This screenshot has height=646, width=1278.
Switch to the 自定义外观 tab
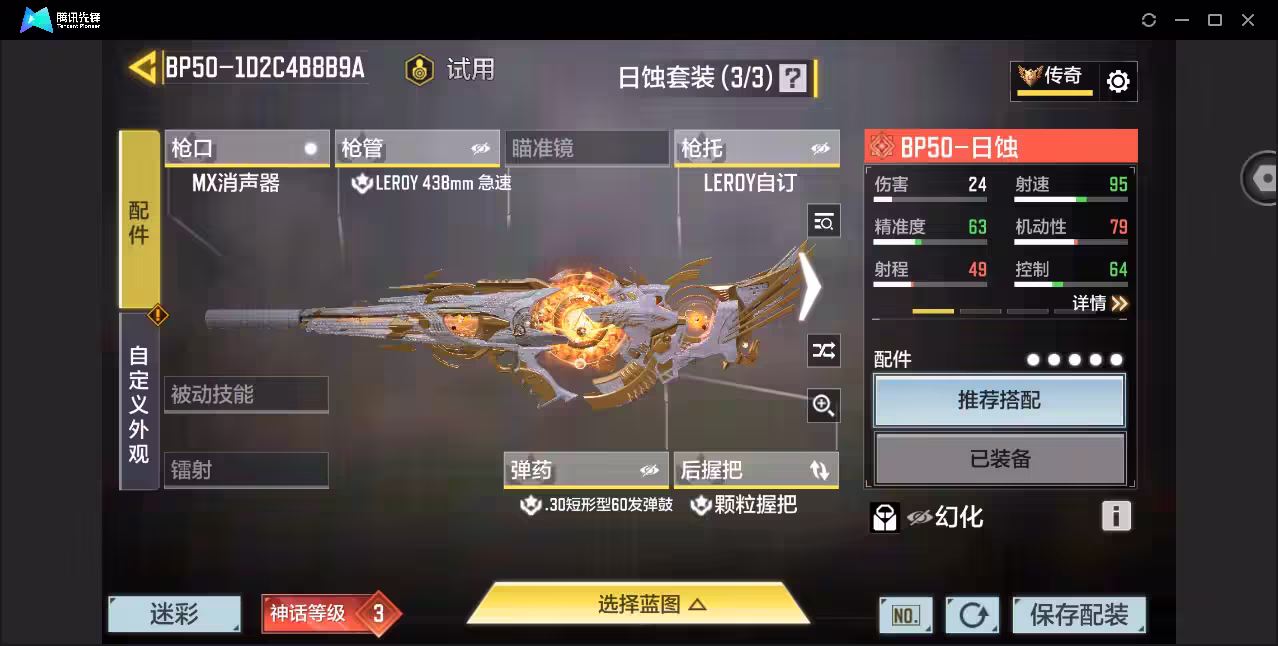[x=139, y=402]
